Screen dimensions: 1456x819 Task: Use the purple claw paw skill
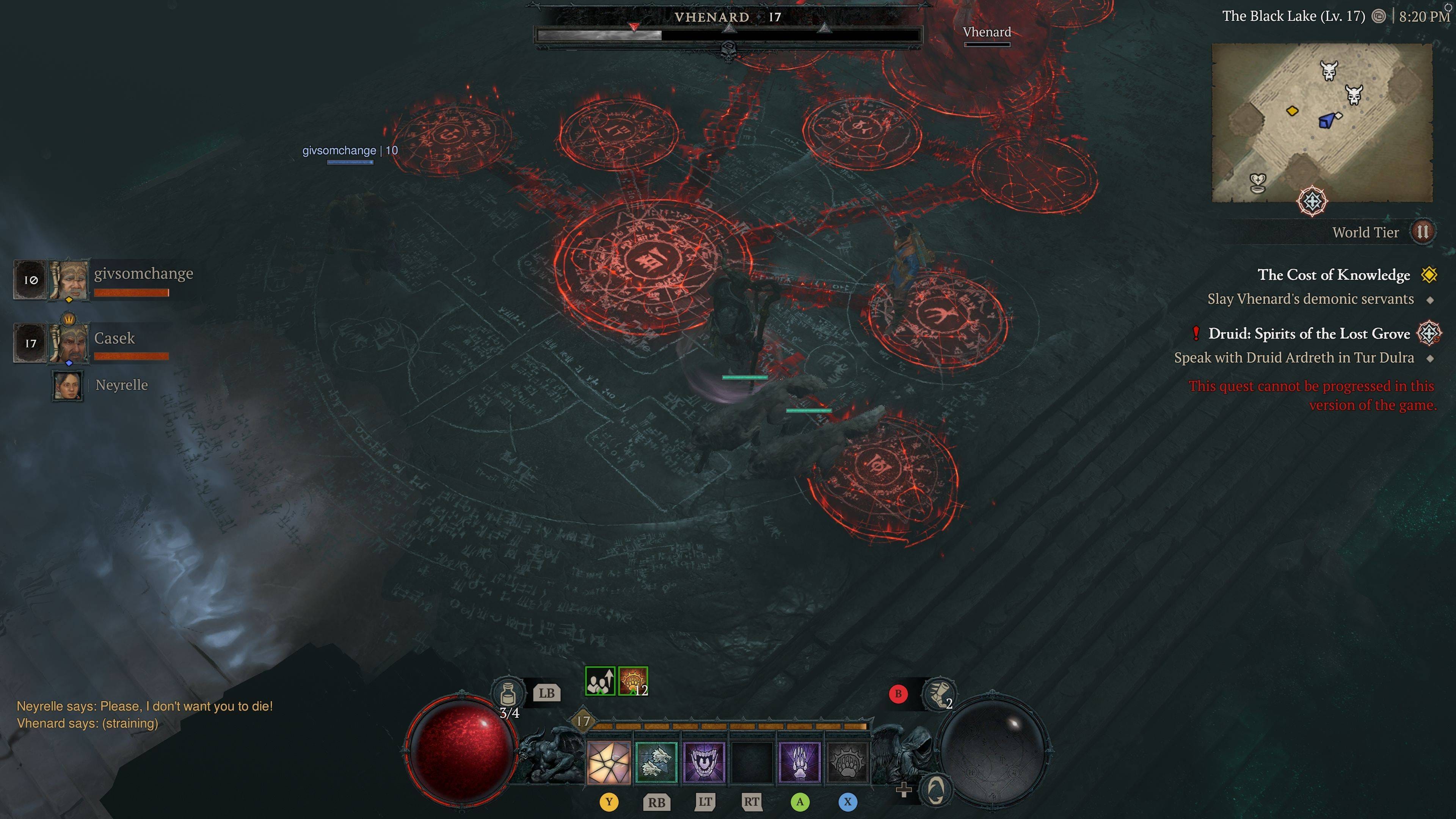click(x=799, y=763)
